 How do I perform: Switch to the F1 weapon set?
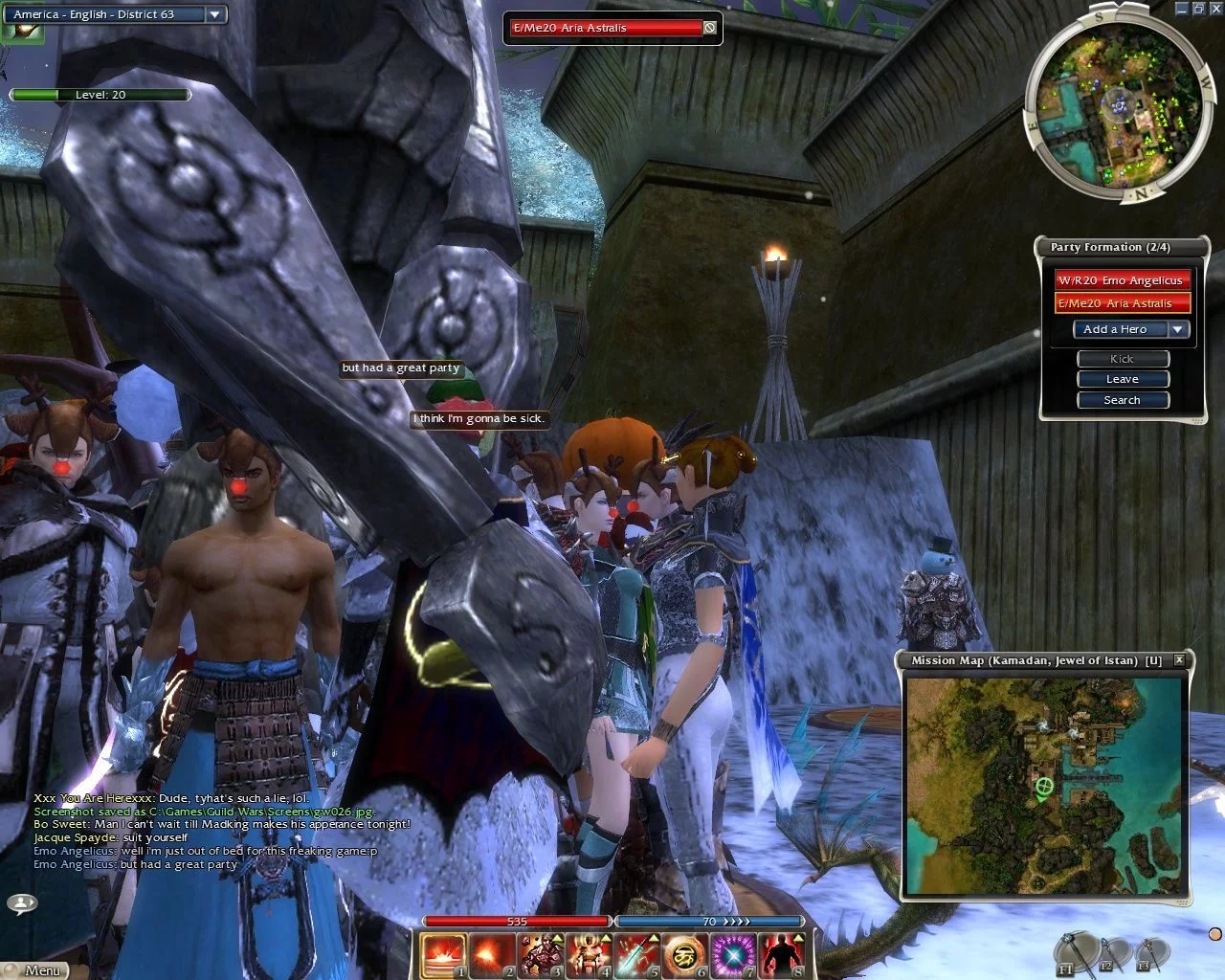click(1072, 952)
